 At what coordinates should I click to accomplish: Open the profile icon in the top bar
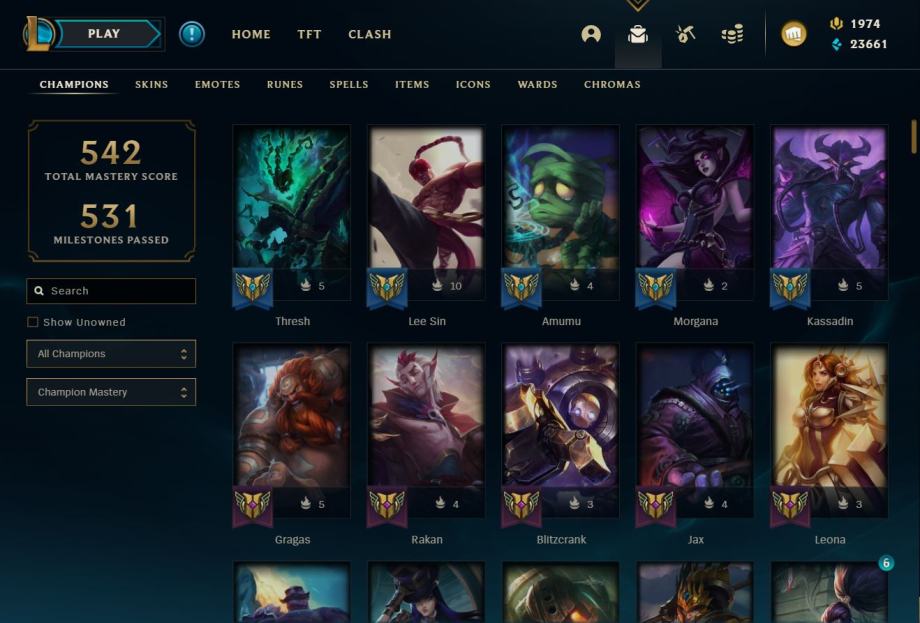(591, 34)
